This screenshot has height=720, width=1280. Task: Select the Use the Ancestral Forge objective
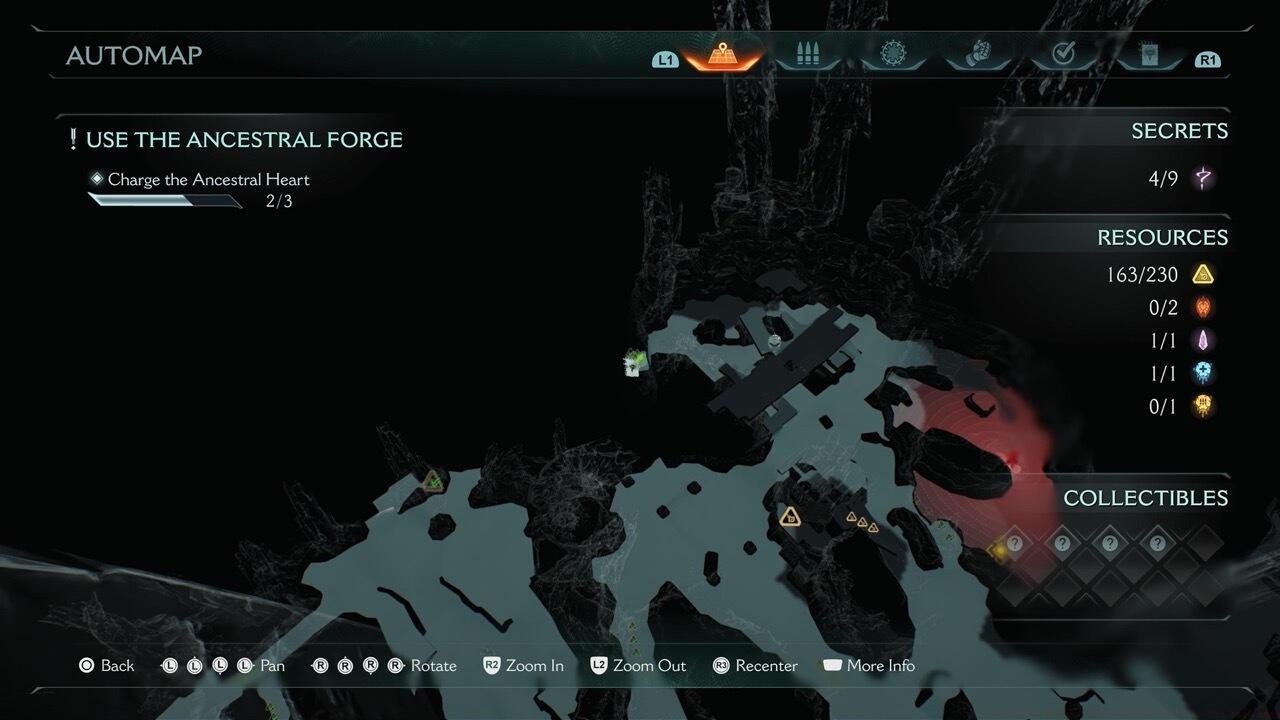coord(244,139)
